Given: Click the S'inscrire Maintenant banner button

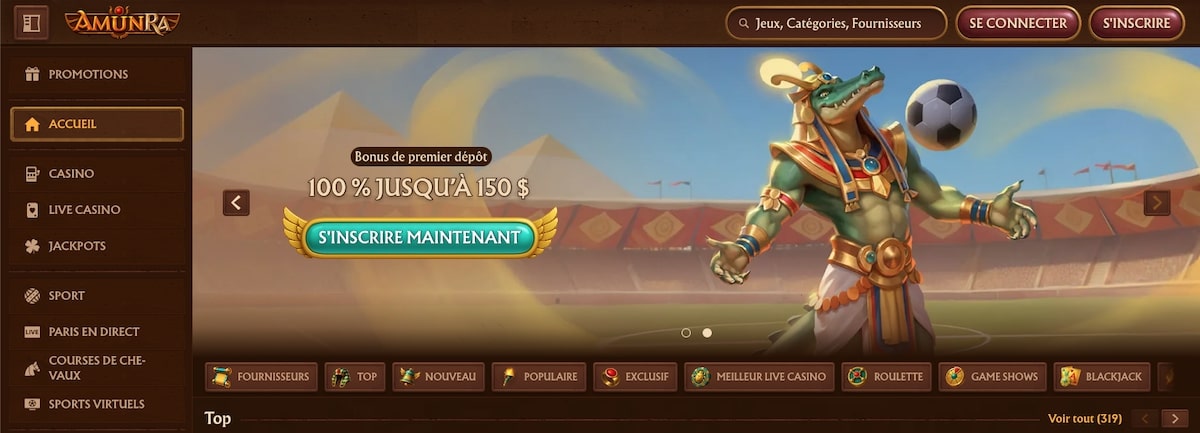Looking at the screenshot, I should [420, 237].
